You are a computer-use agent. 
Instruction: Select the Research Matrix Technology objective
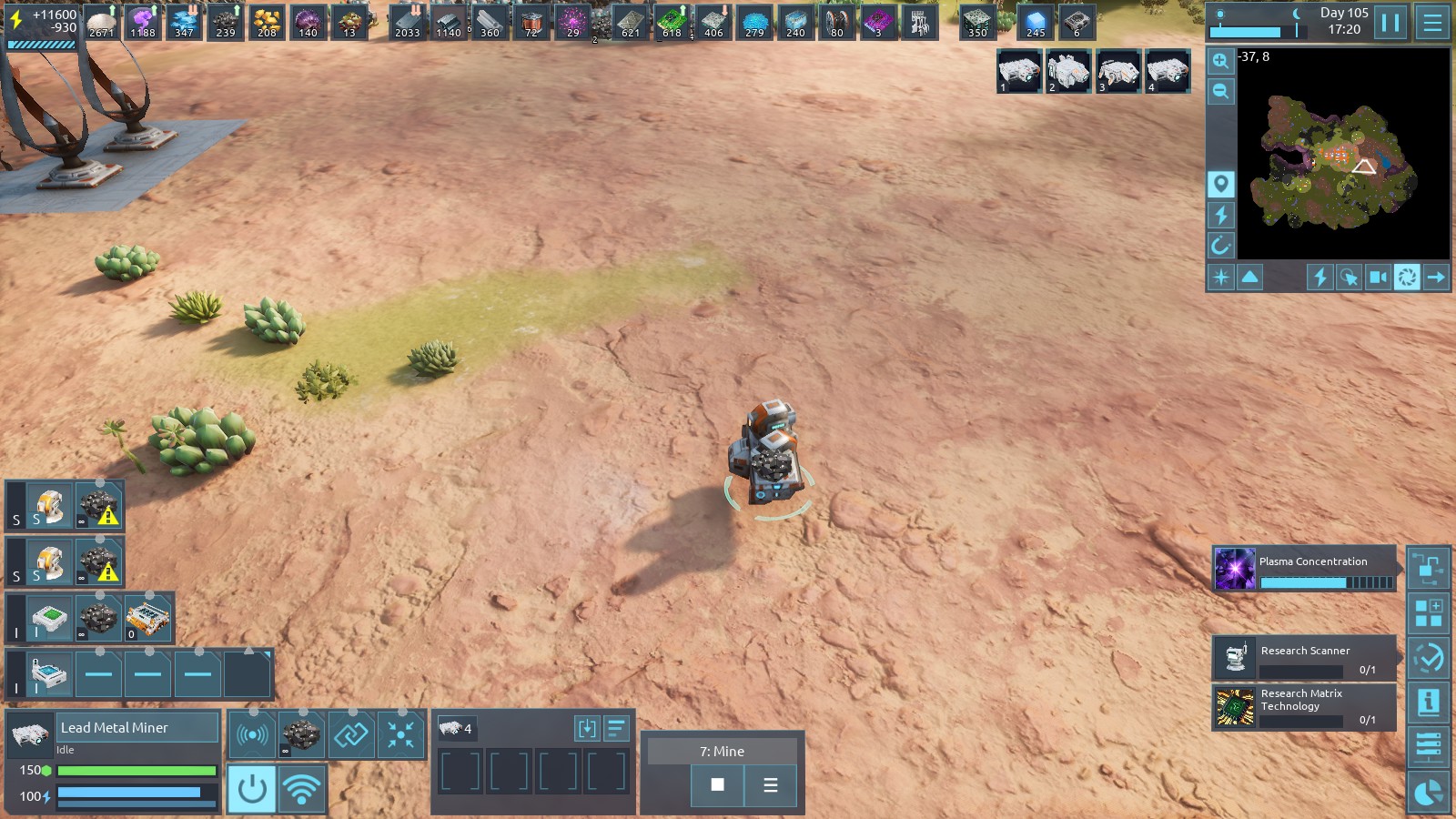tap(1303, 707)
